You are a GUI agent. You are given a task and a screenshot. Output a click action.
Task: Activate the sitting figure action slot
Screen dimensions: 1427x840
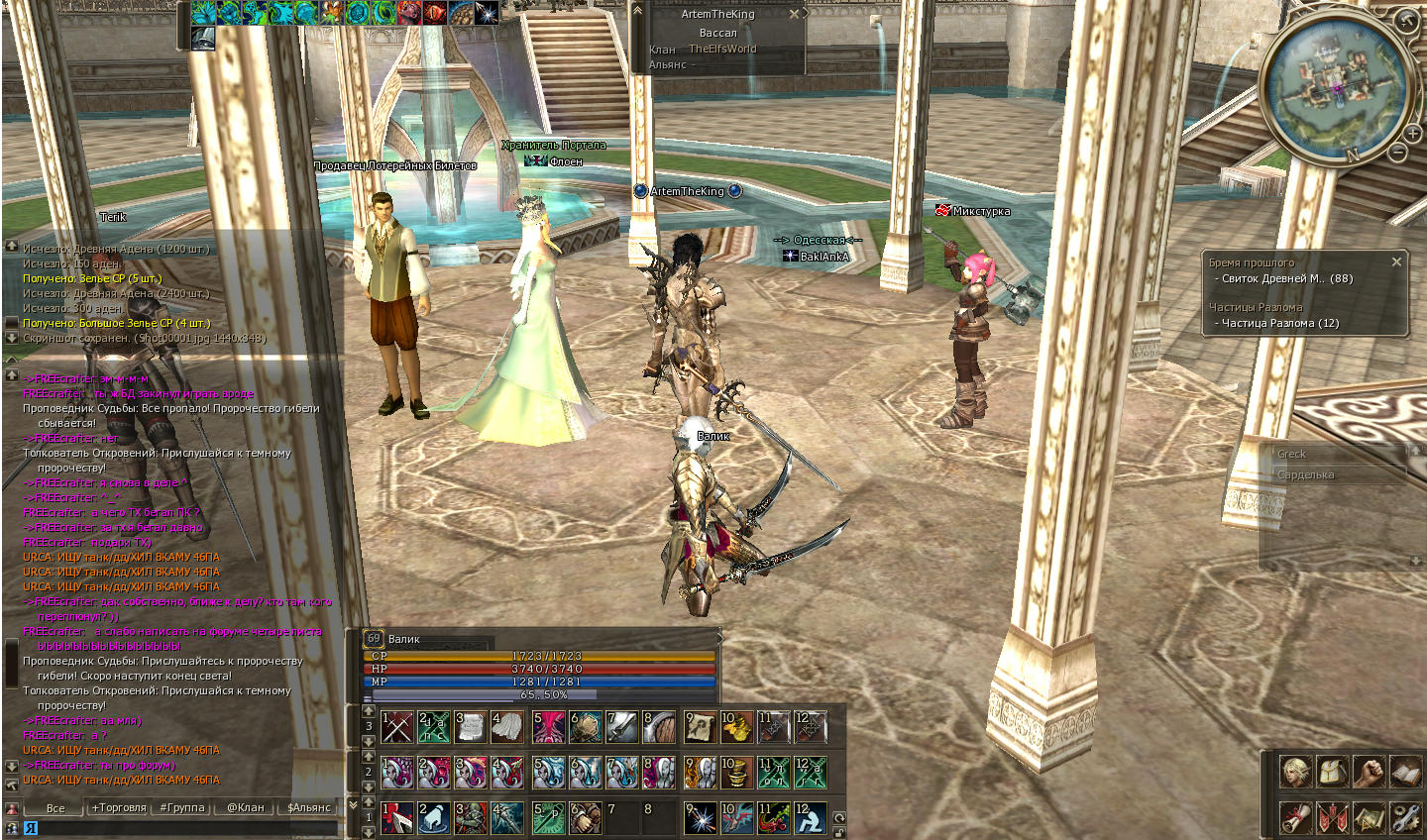click(x=810, y=818)
